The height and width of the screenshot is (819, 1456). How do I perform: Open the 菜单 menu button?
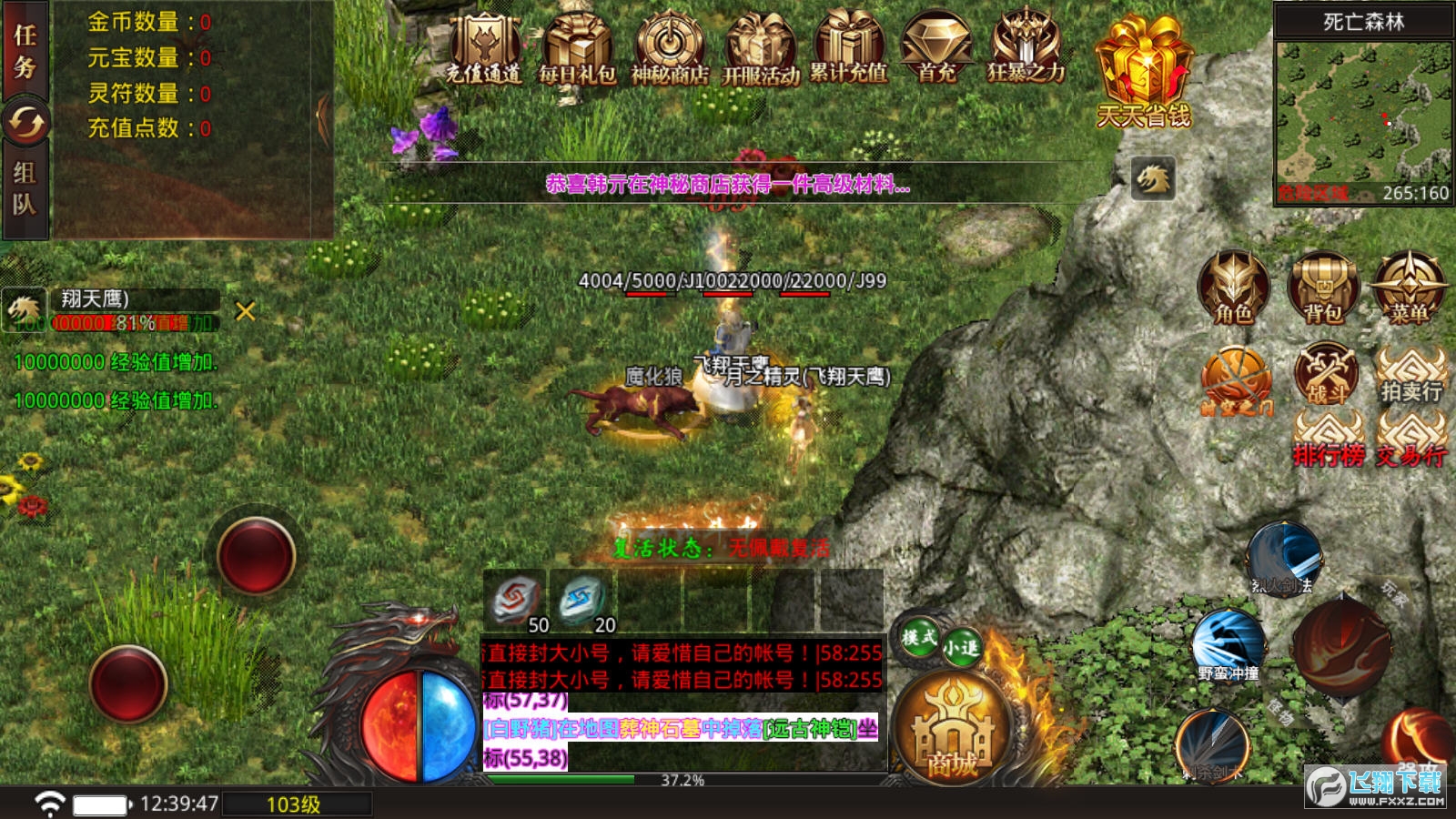click(1409, 288)
